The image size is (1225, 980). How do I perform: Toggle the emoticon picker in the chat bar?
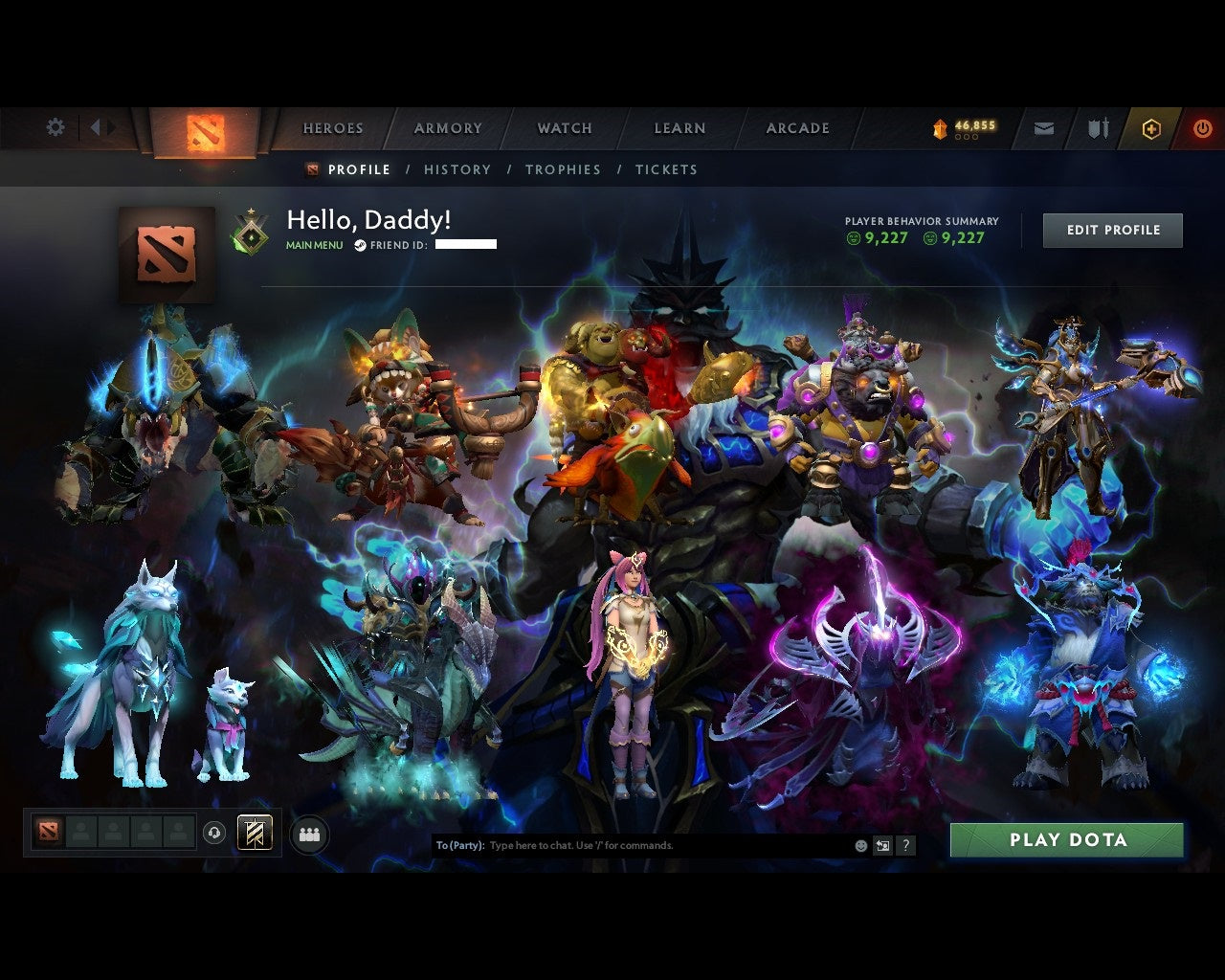pos(859,845)
